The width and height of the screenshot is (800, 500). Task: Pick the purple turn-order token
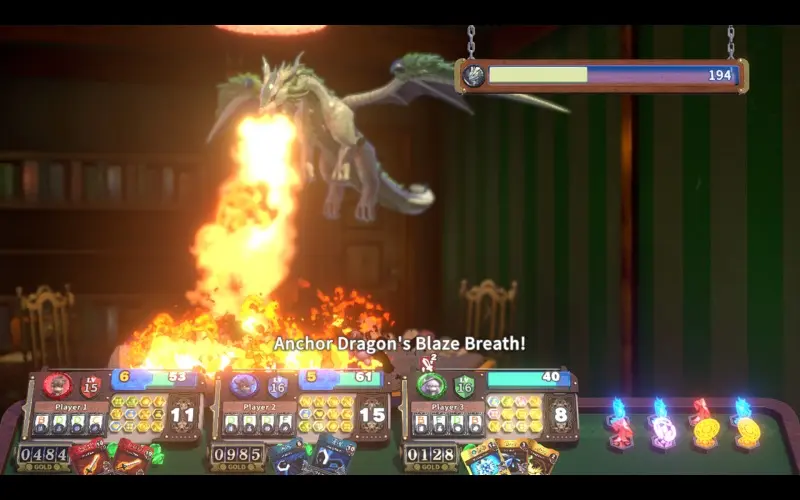point(661,429)
